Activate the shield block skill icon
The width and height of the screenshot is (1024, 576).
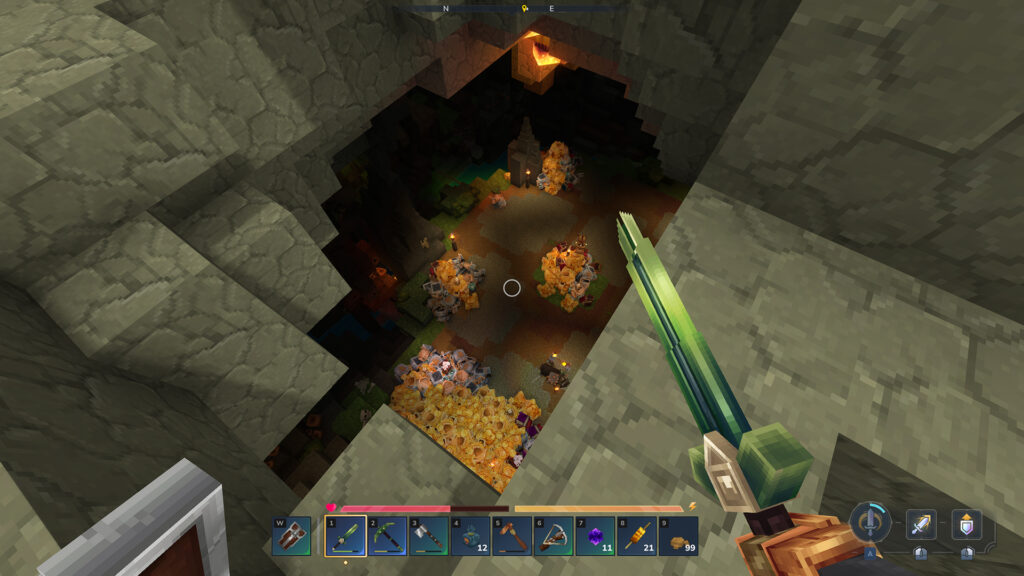coord(966,524)
